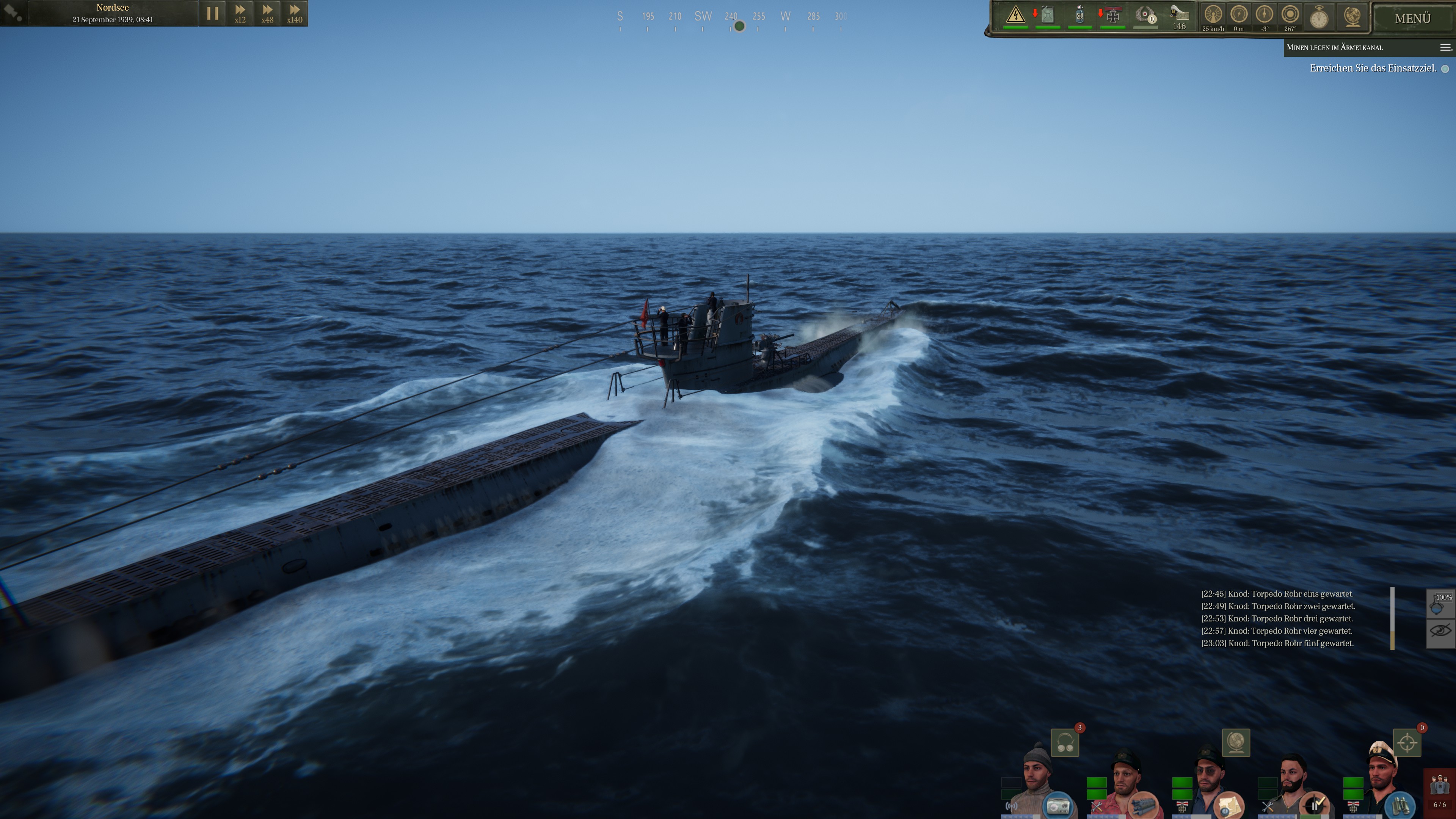1456x819 pixels.
Task: Set time compression to x140
Action: pos(295,13)
